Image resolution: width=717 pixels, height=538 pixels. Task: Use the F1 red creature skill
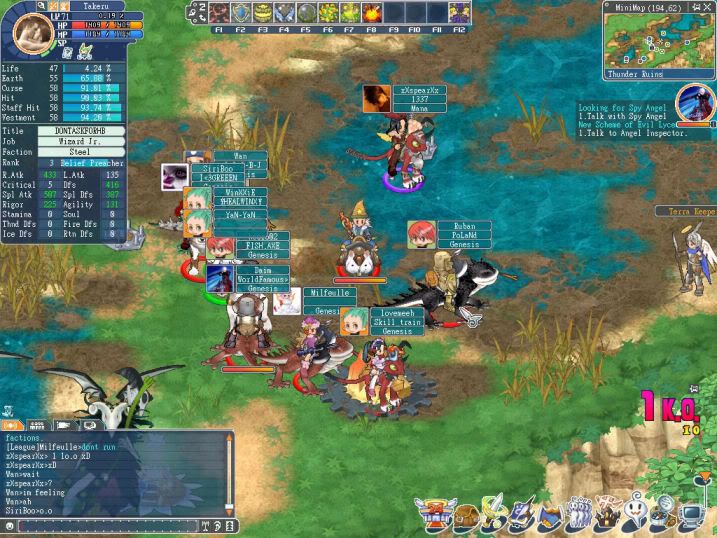(x=219, y=13)
